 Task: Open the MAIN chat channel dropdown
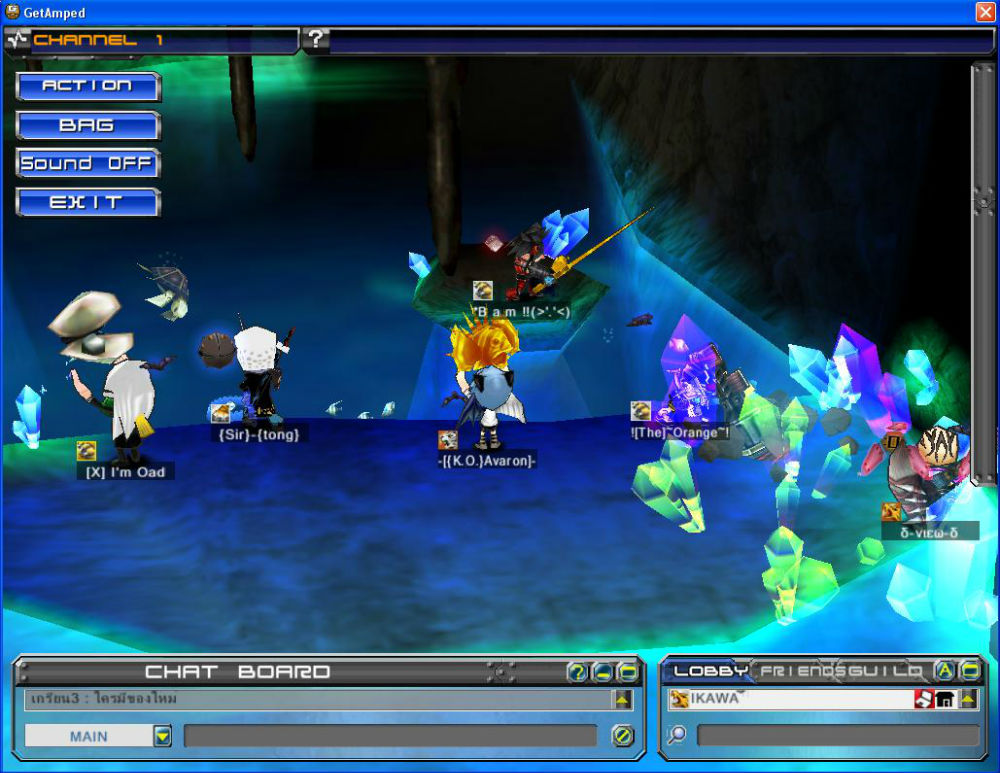162,737
